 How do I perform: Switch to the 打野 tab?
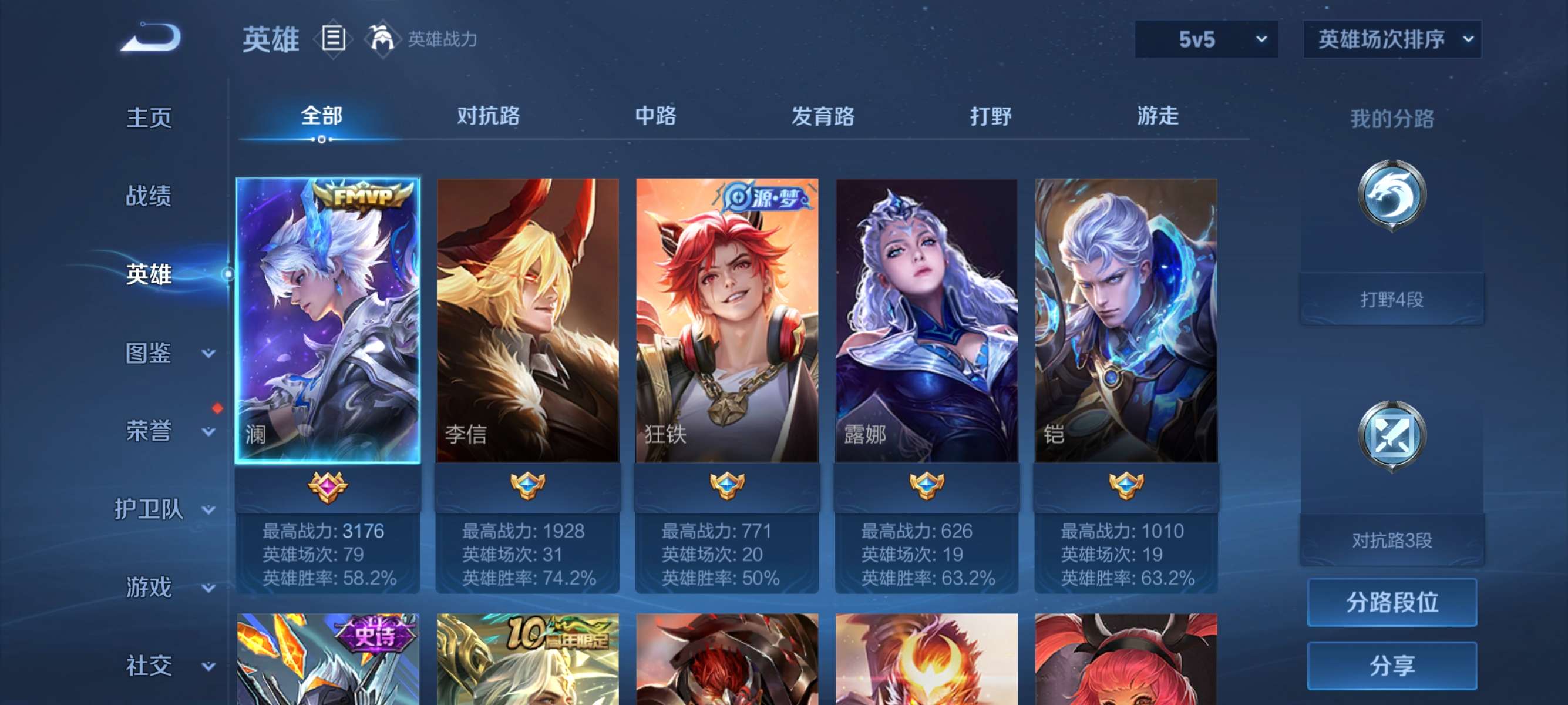coord(989,117)
